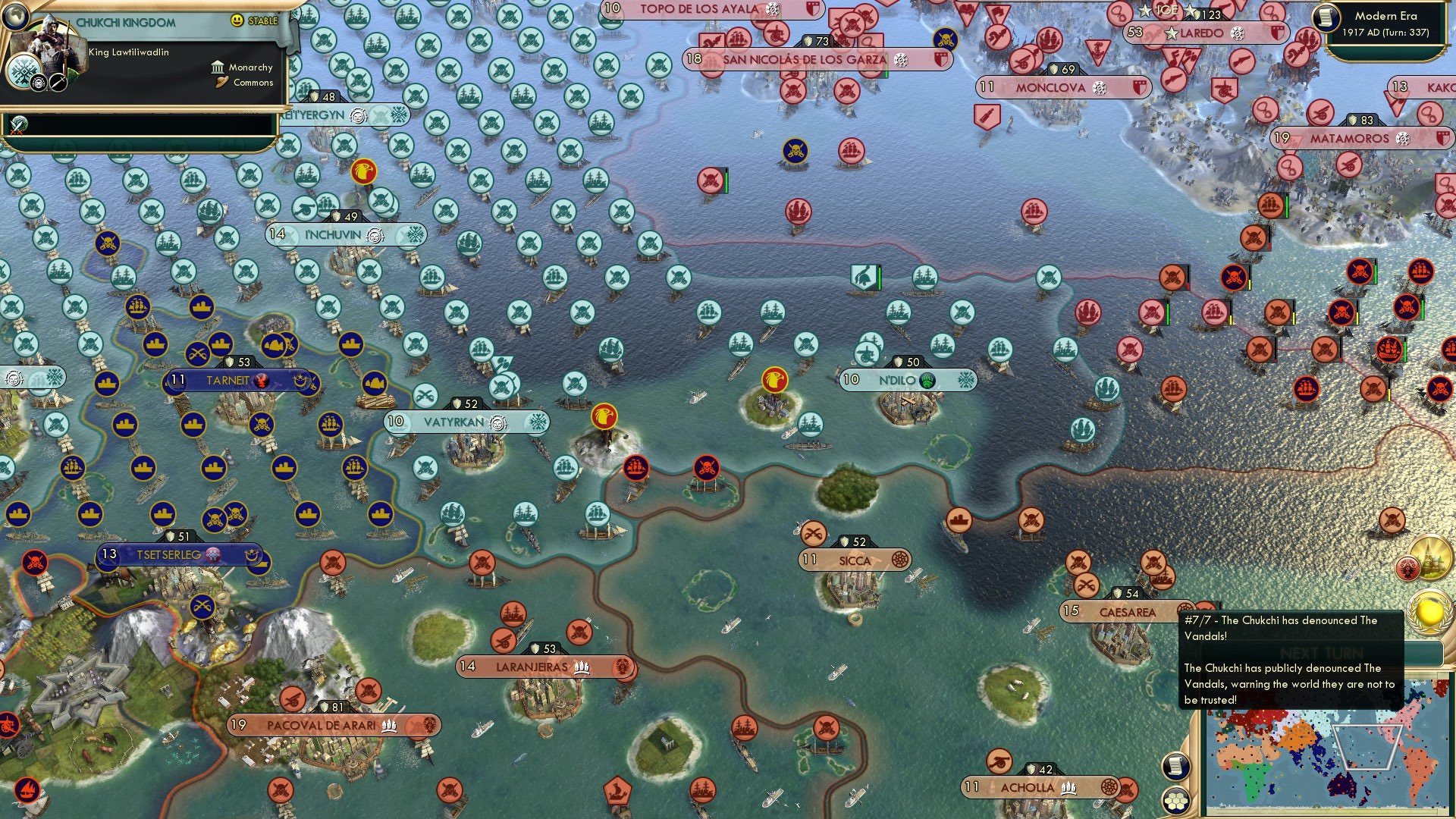
Task: Click the Chukchi Kingdom title plate
Action: click(127, 23)
